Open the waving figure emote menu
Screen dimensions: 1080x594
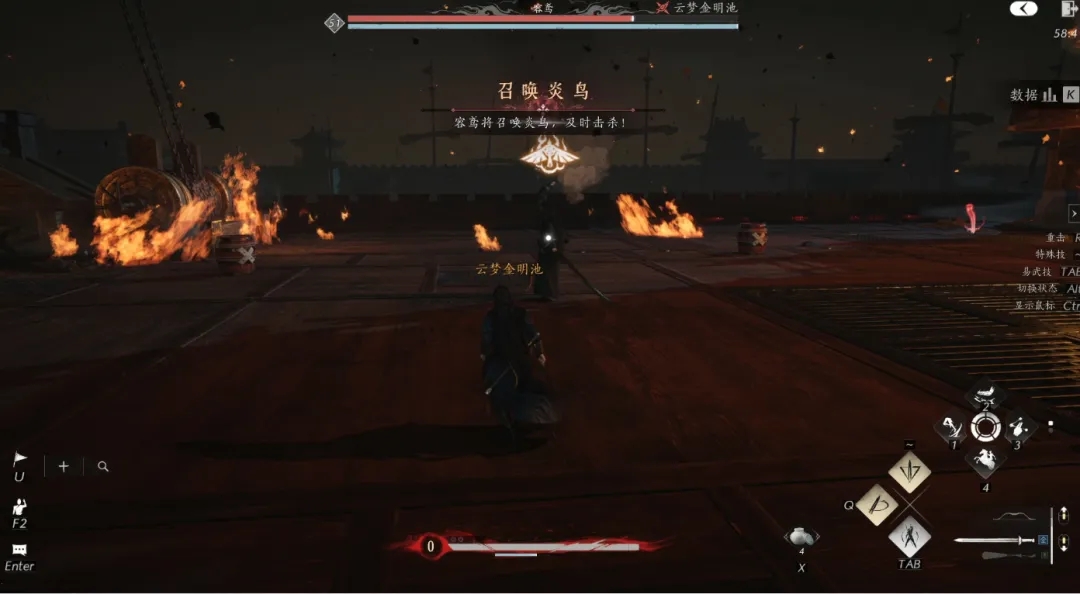tap(19, 507)
